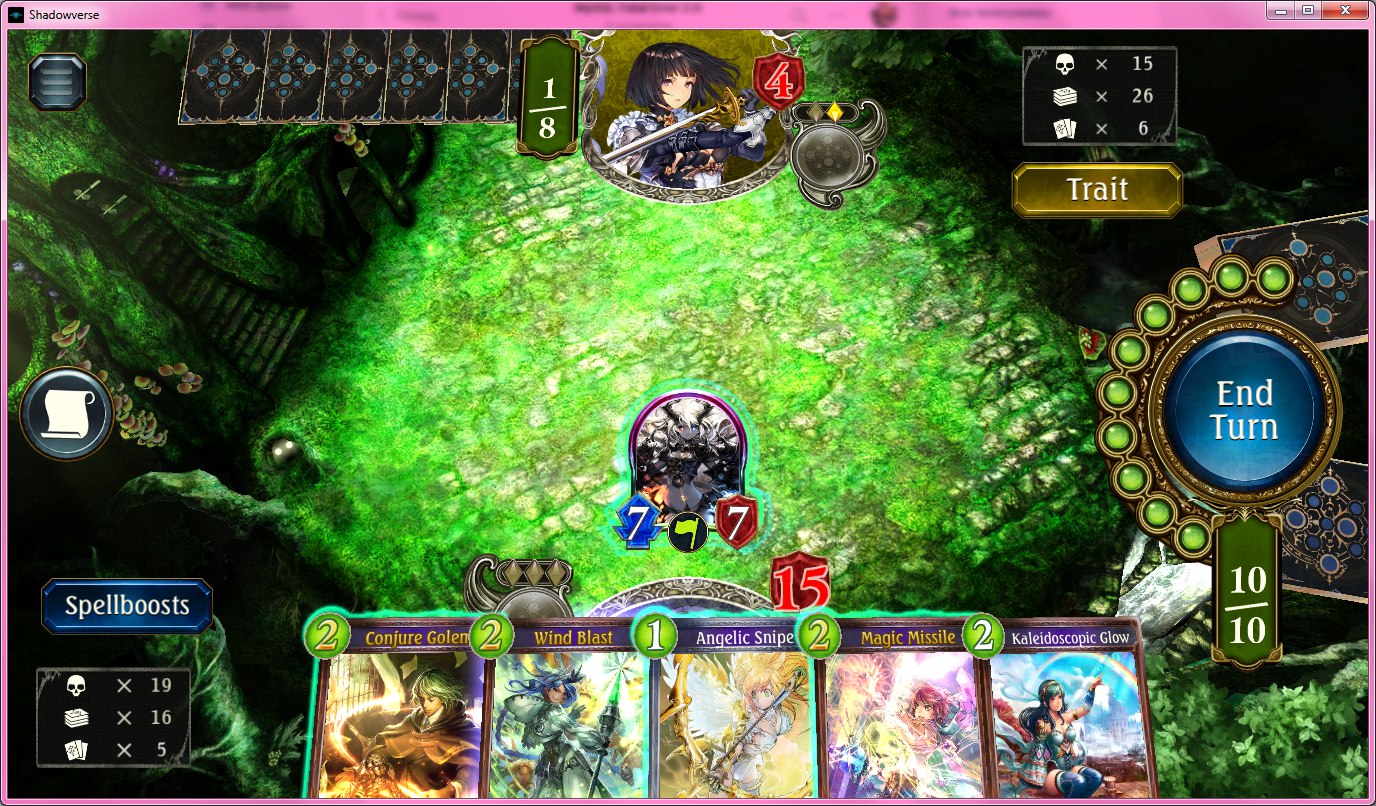
Task: Open the battle log scroll
Action: 66,414
